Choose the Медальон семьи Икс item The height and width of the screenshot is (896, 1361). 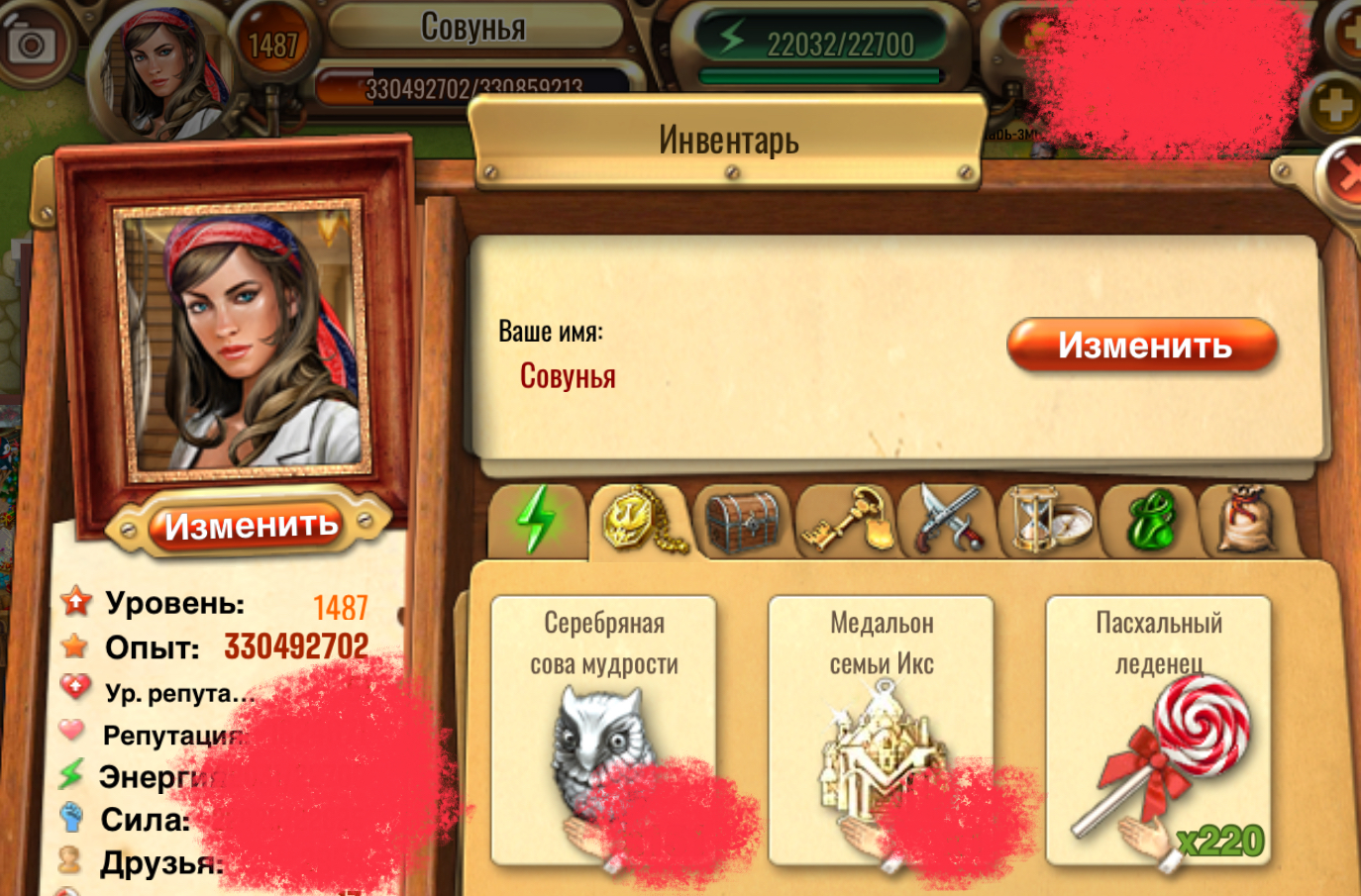pos(881,730)
